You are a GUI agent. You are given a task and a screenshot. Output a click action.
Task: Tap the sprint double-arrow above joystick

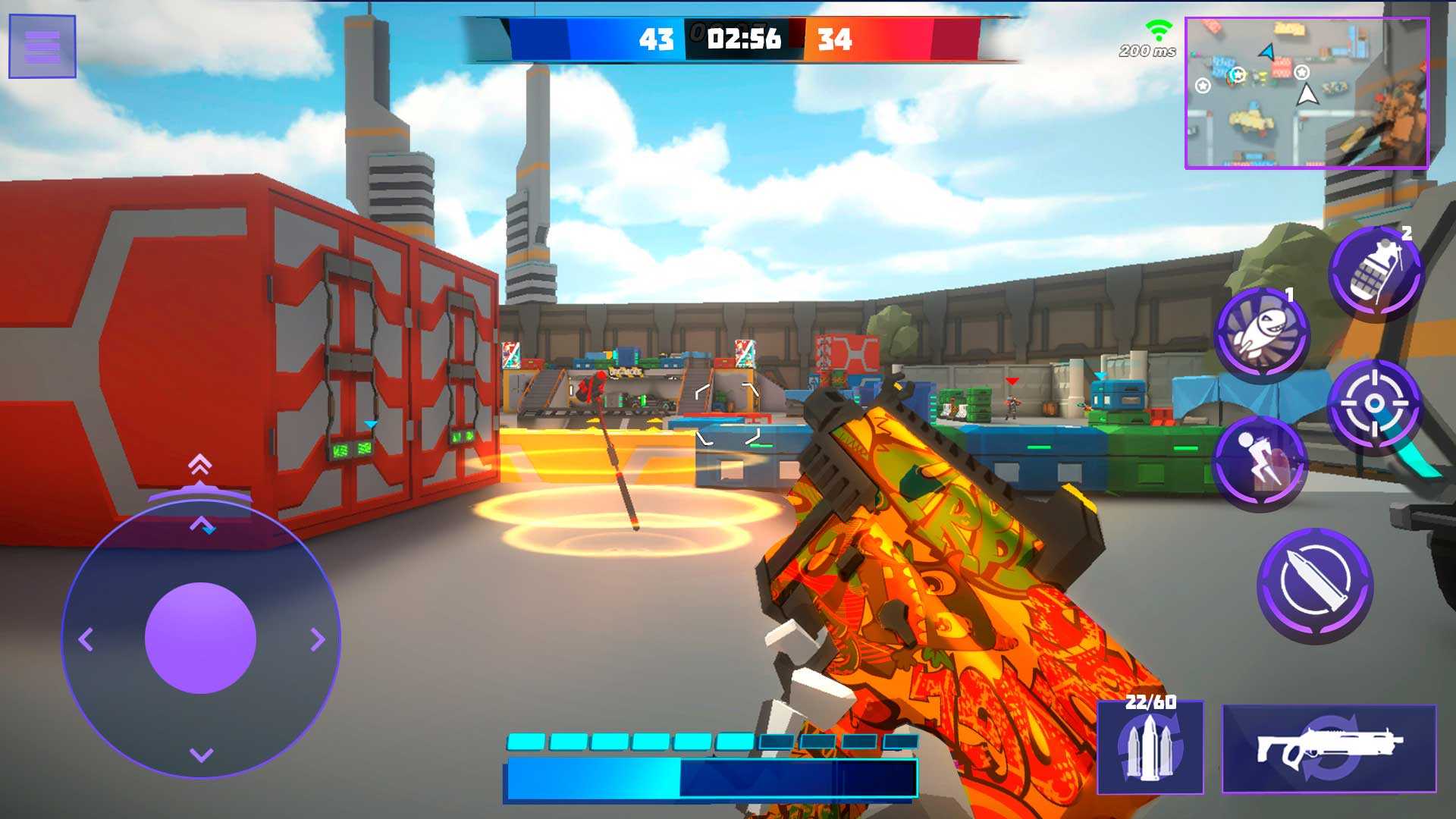coord(200,464)
